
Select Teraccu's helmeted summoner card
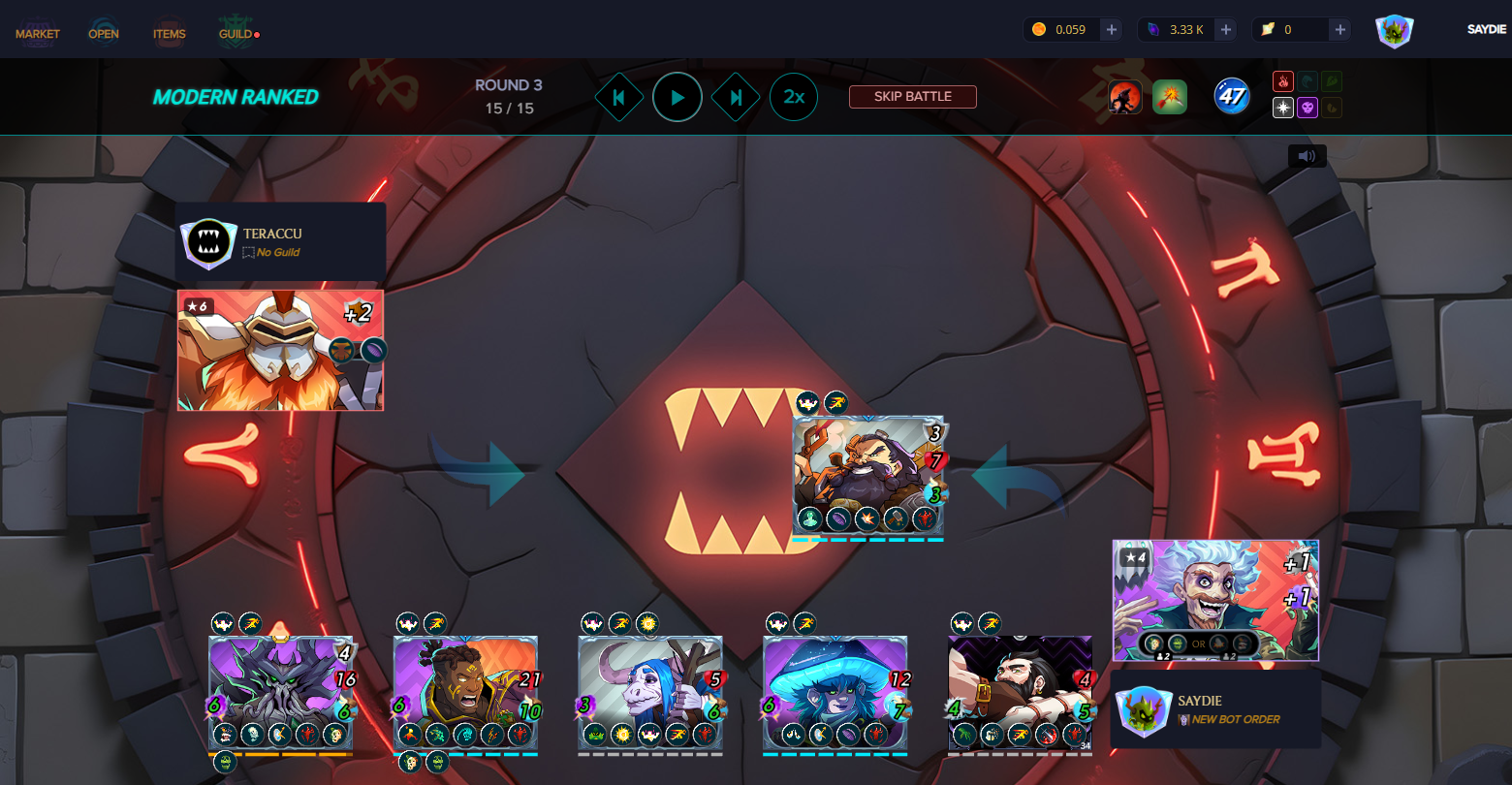coord(280,350)
